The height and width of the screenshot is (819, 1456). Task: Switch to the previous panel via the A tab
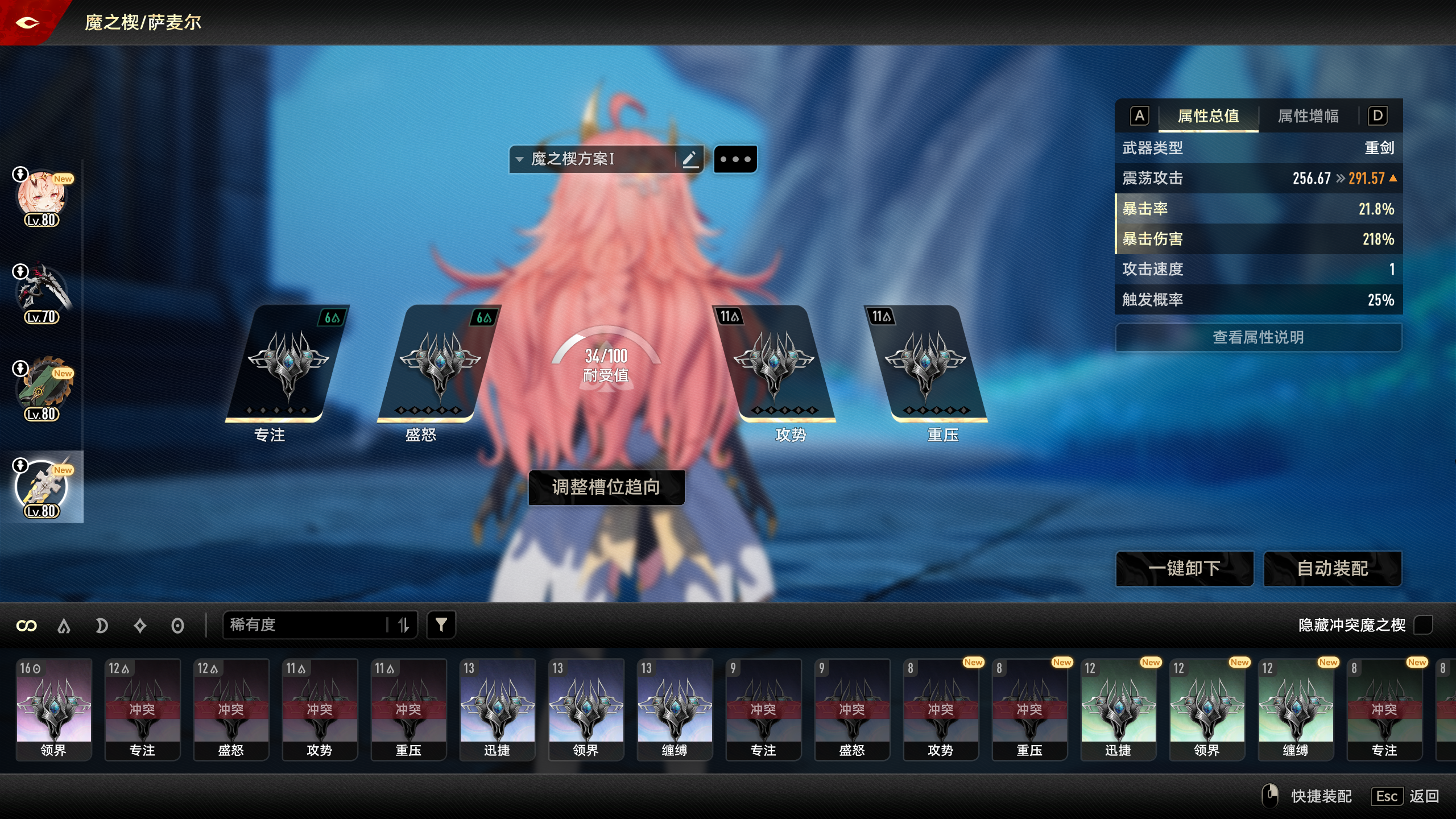[1138, 116]
